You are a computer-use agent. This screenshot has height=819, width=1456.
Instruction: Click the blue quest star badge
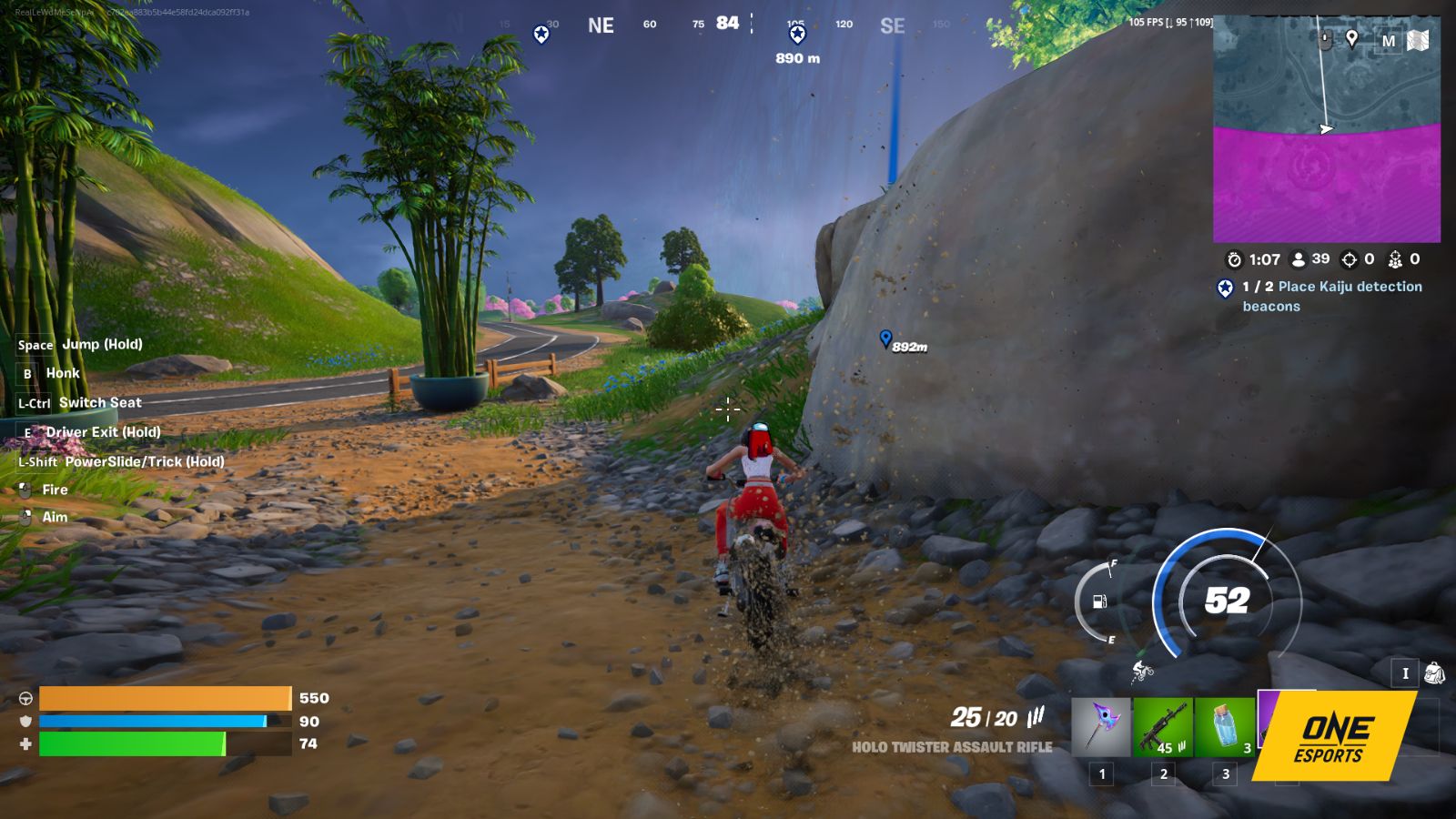[1224, 288]
